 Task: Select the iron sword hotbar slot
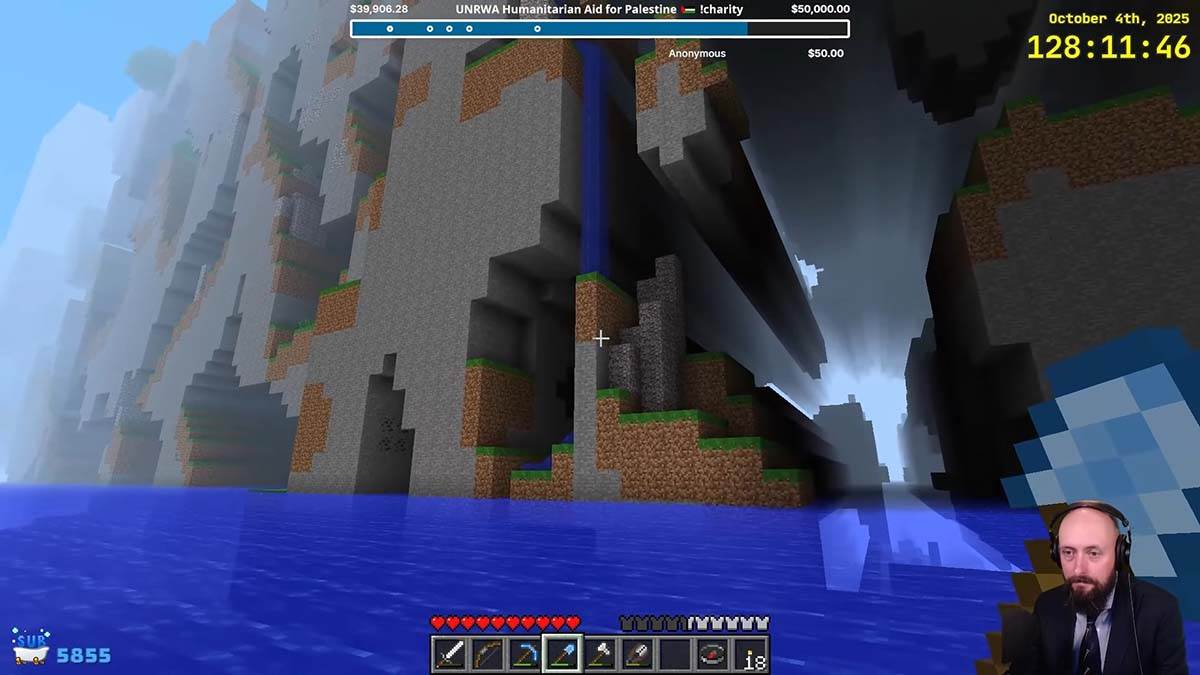[x=449, y=655]
